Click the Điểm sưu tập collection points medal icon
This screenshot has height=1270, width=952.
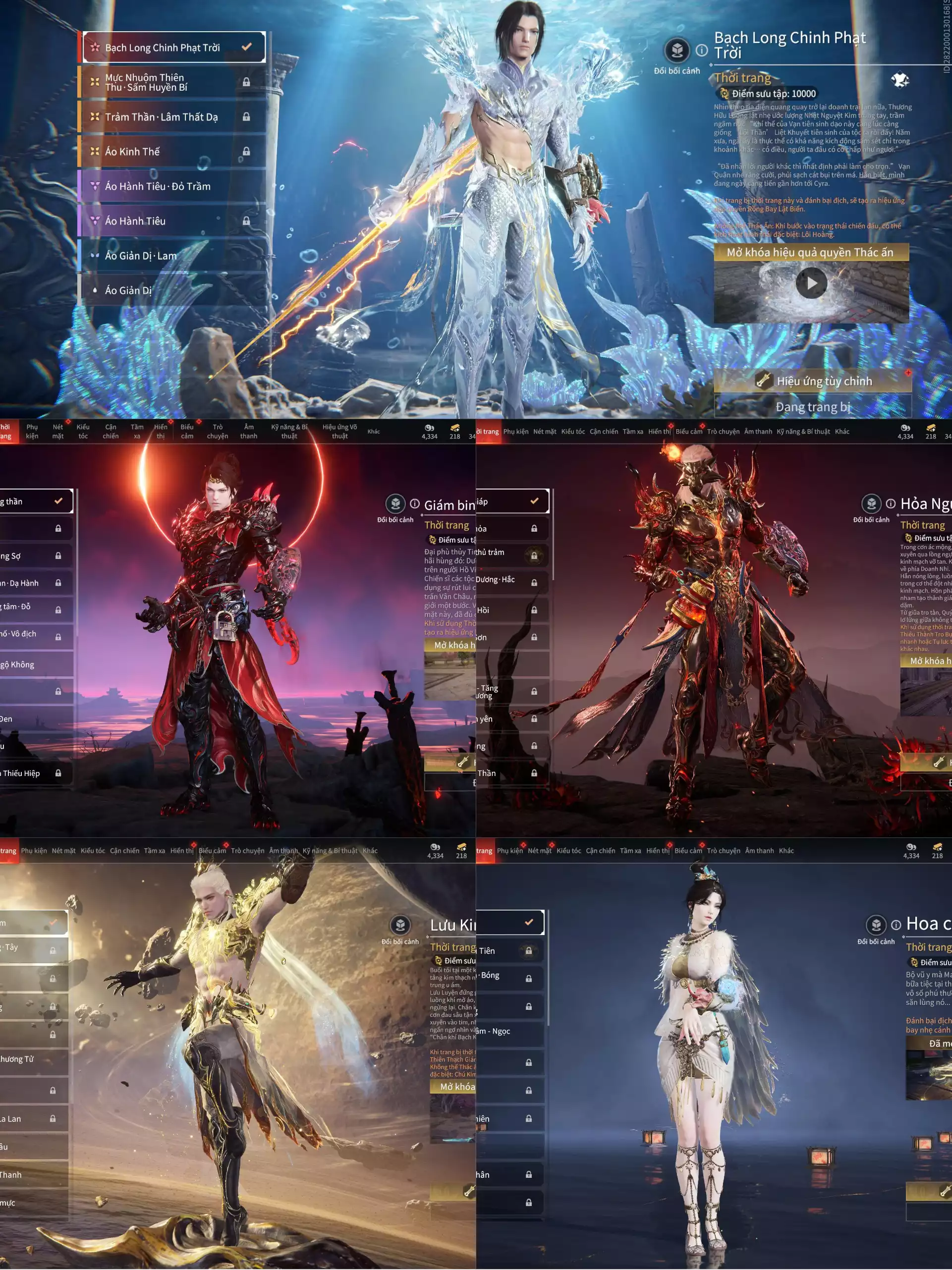[x=725, y=94]
